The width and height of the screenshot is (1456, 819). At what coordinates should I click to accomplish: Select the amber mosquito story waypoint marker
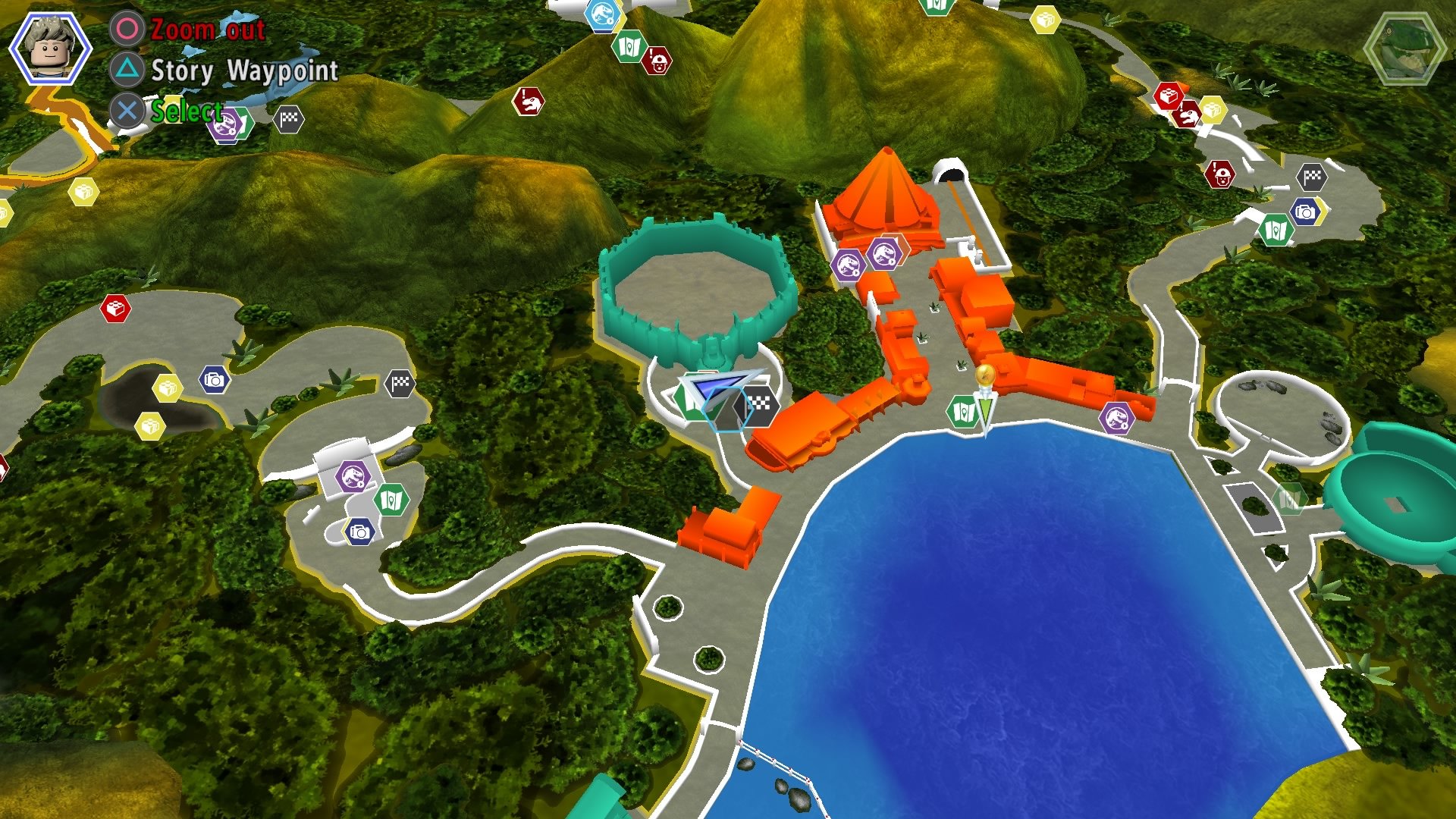tap(984, 375)
